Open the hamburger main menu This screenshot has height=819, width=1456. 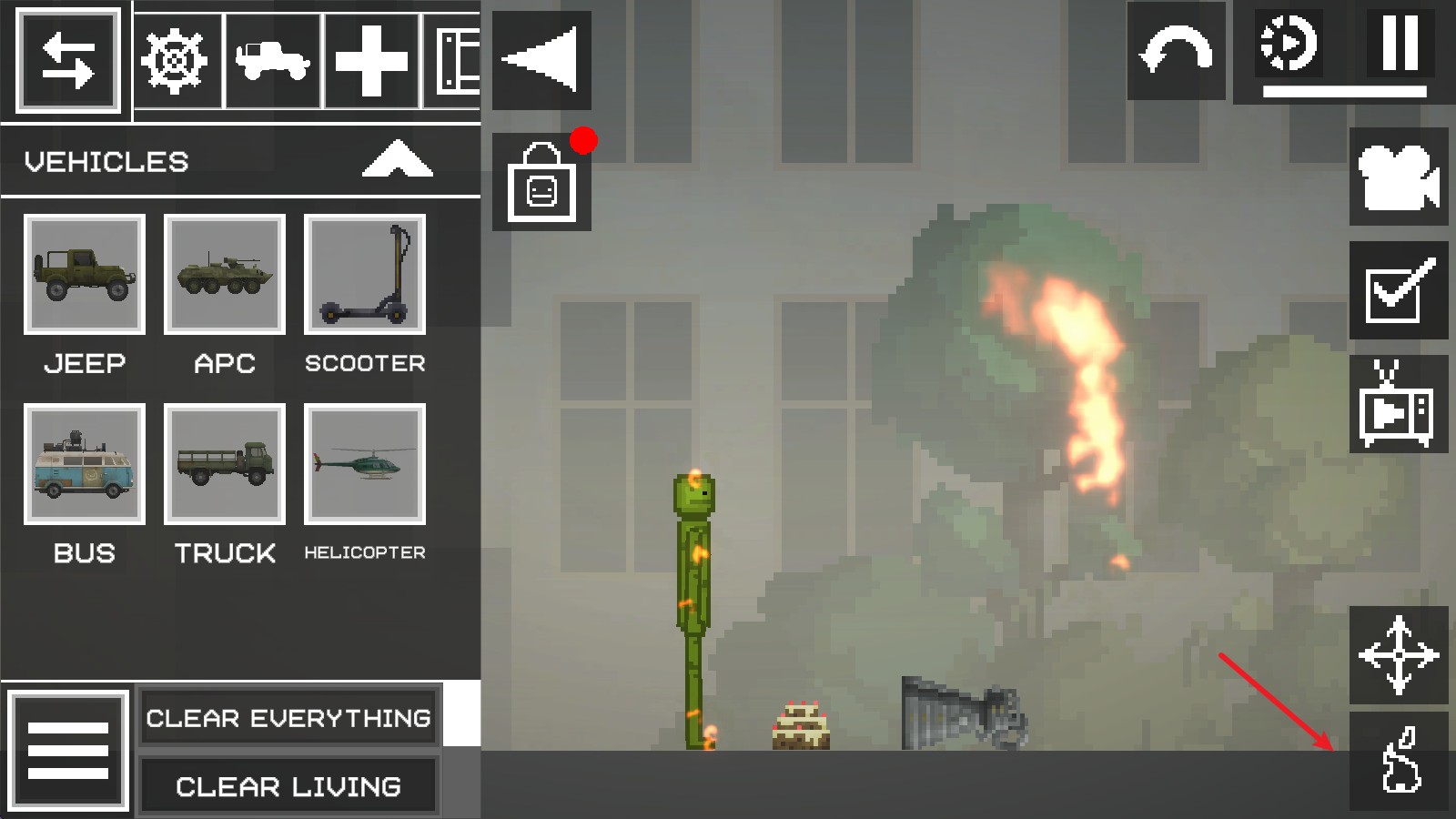click(68, 749)
